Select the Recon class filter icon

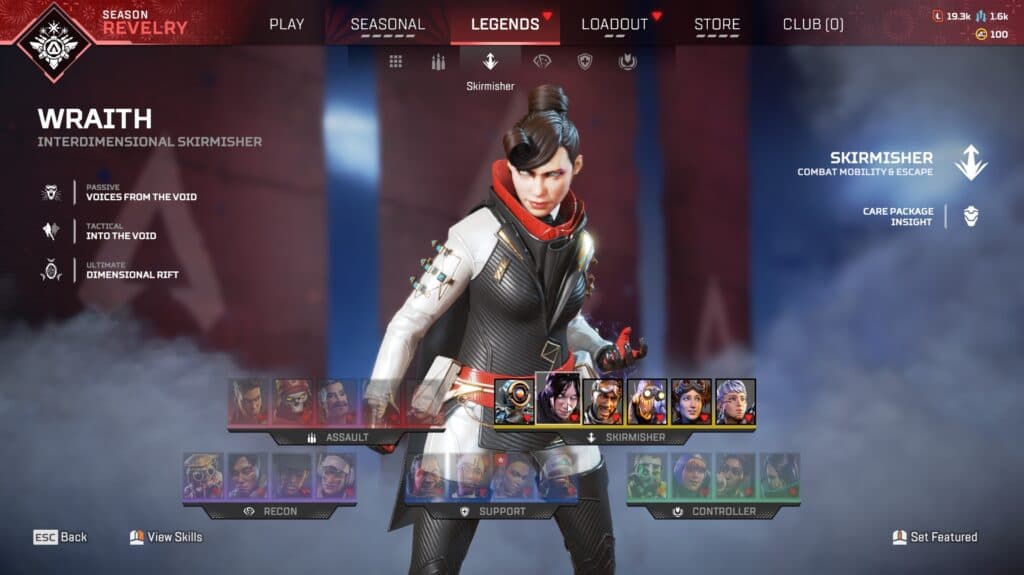[x=541, y=62]
